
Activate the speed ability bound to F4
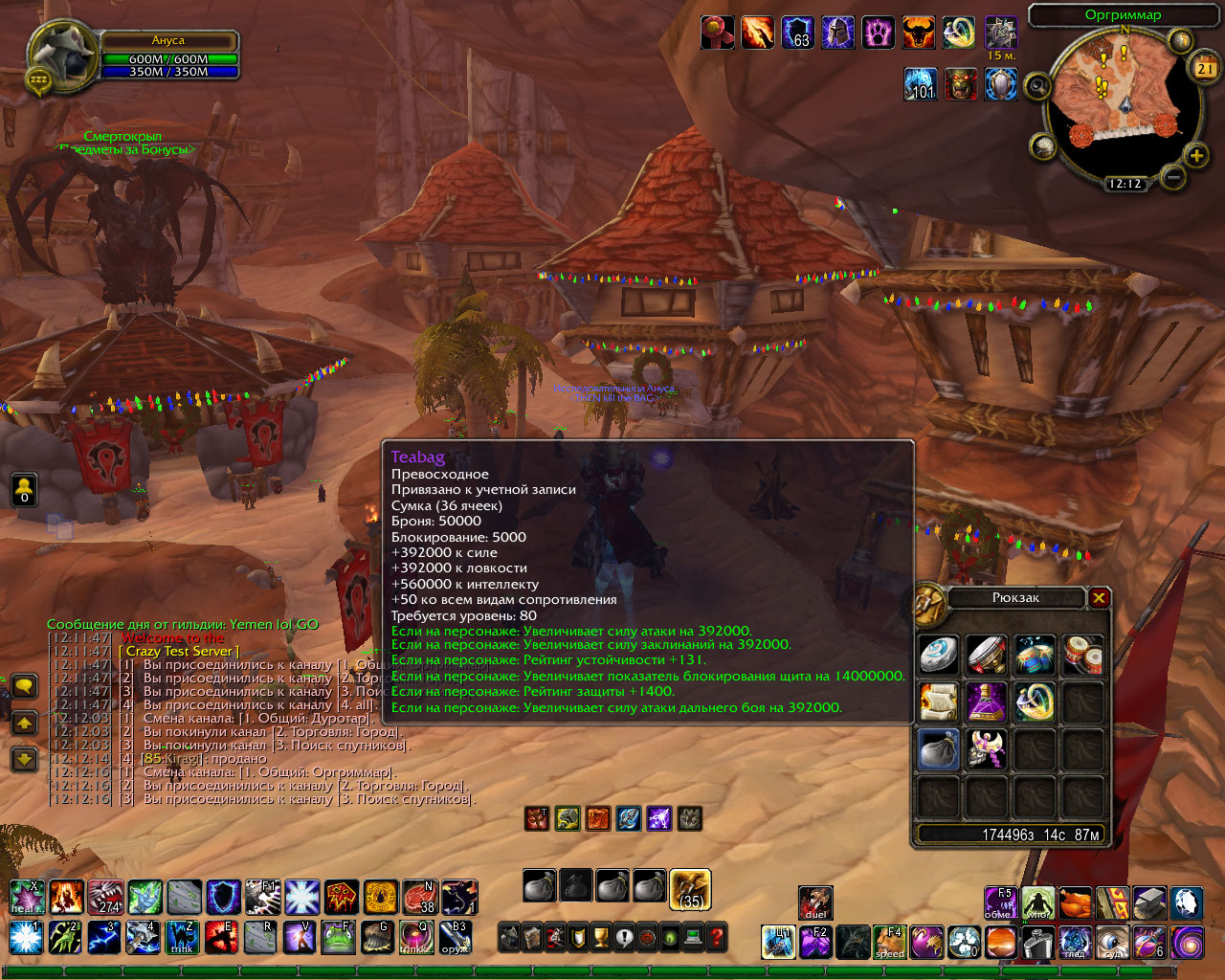890,942
